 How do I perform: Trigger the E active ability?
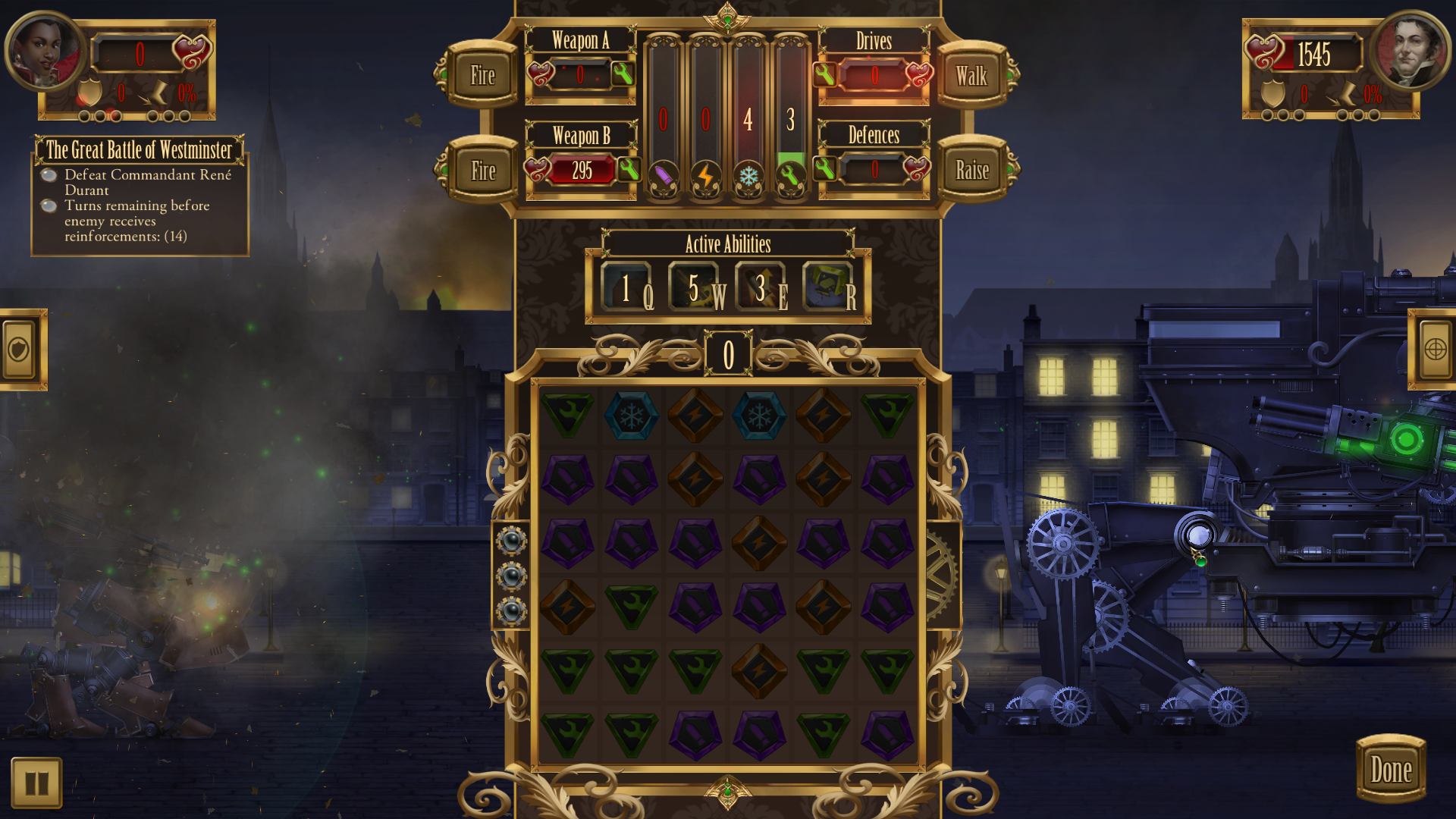761,288
